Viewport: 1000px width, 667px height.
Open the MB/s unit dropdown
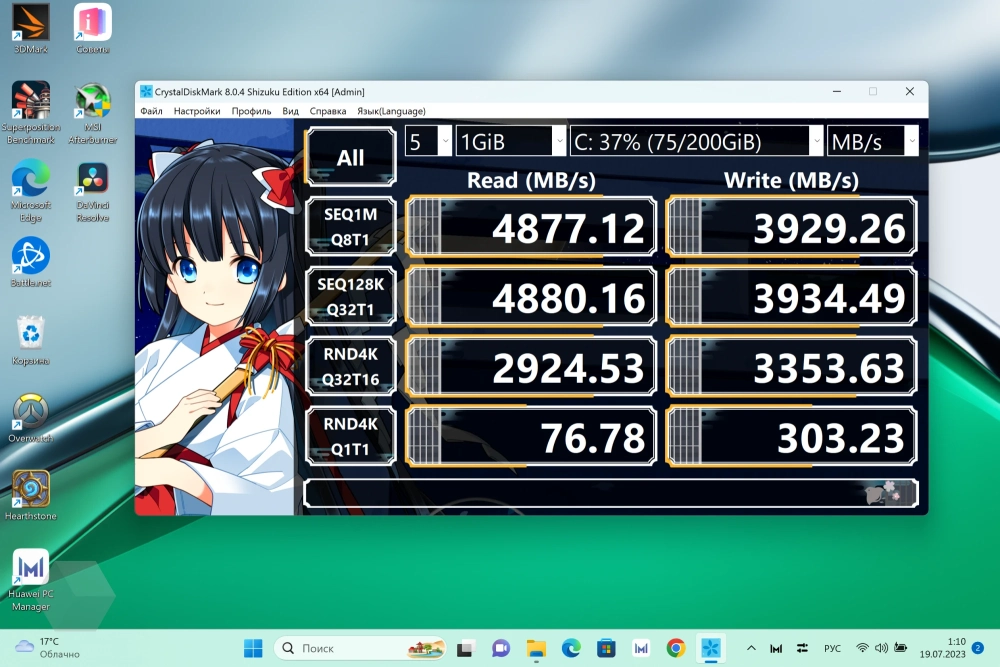coord(872,141)
